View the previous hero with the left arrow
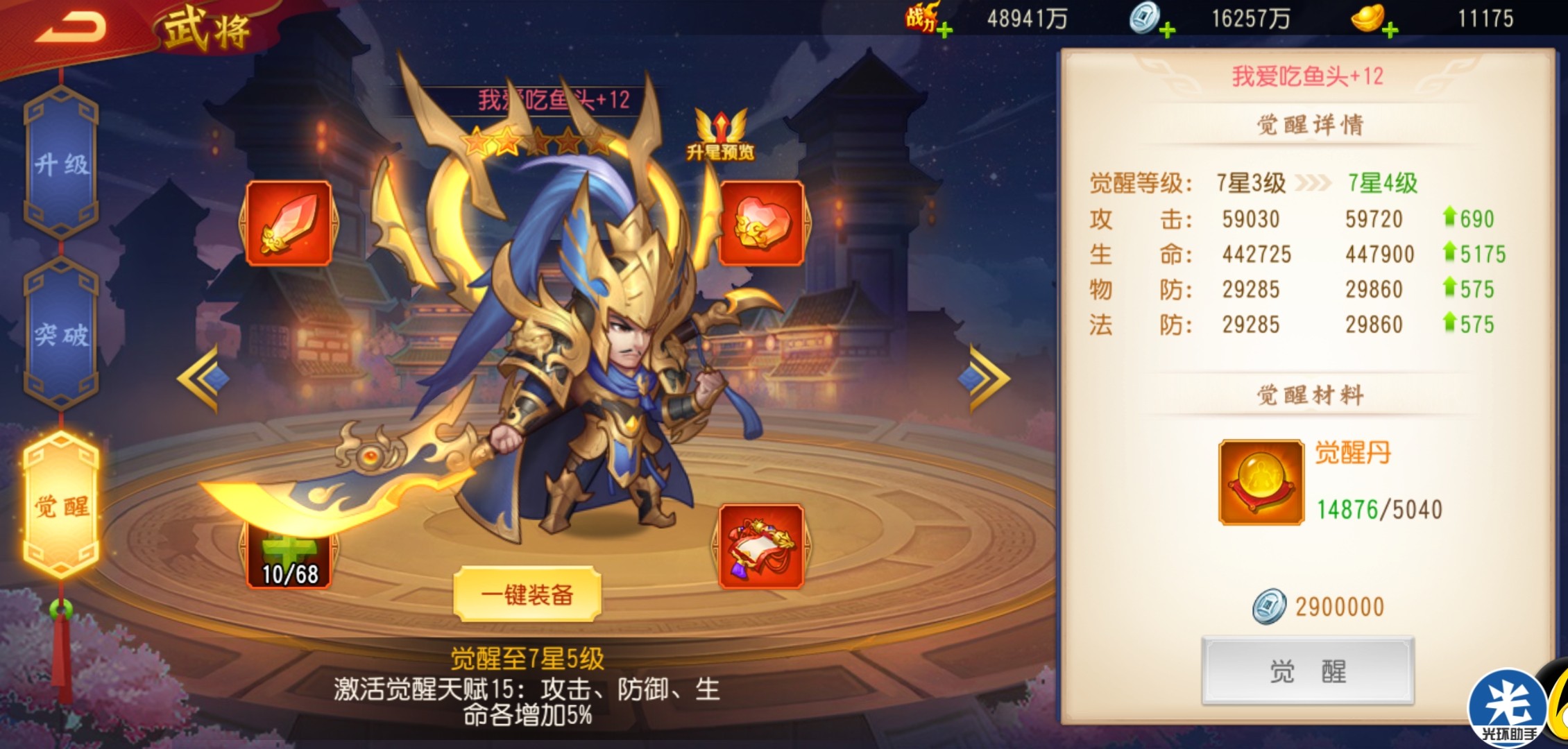Image resolution: width=1568 pixels, height=749 pixels. (x=203, y=378)
